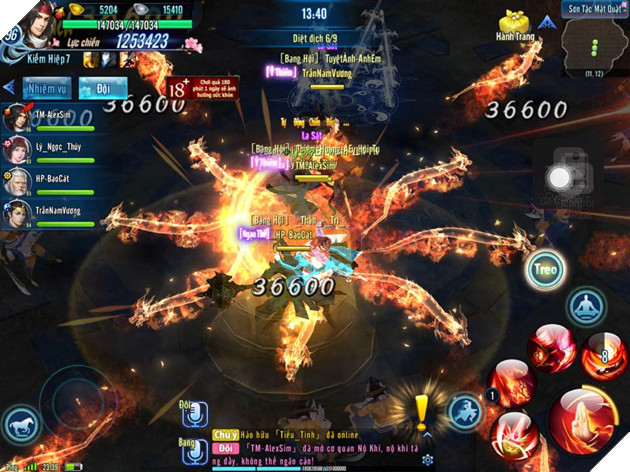Viewport: 630px width, 472px height.
Task: Activate the Đội voice chat microphone
Action: click(x=194, y=413)
